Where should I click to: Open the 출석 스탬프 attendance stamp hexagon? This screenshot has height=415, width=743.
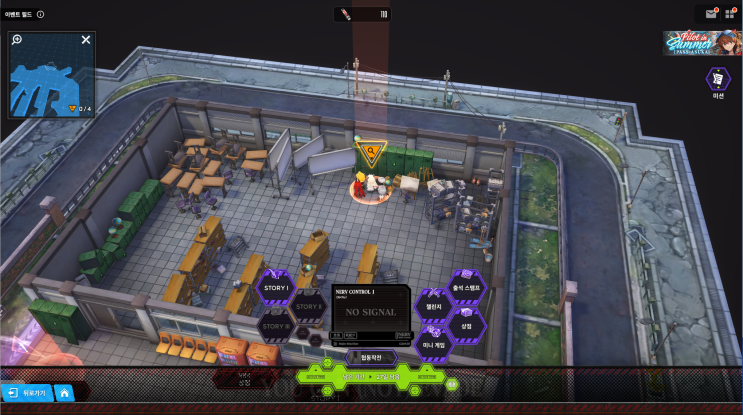tap(466, 287)
